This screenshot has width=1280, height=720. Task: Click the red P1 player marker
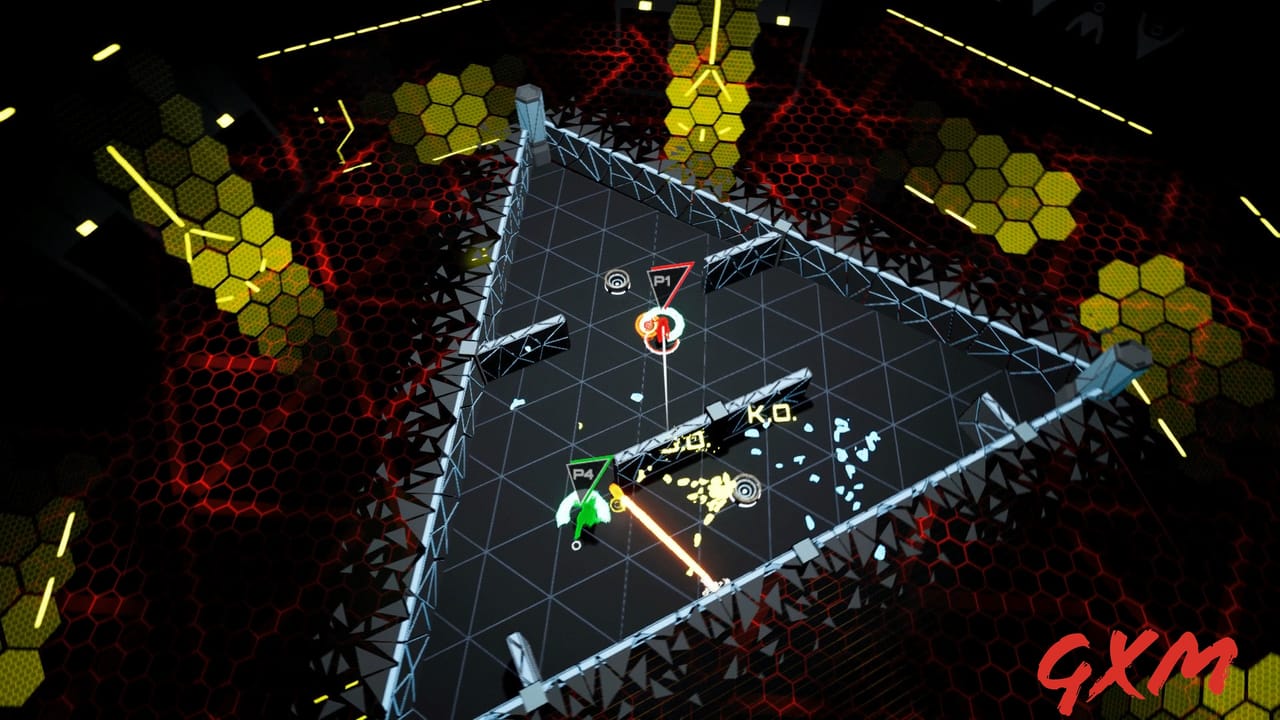[x=662, y=282]
